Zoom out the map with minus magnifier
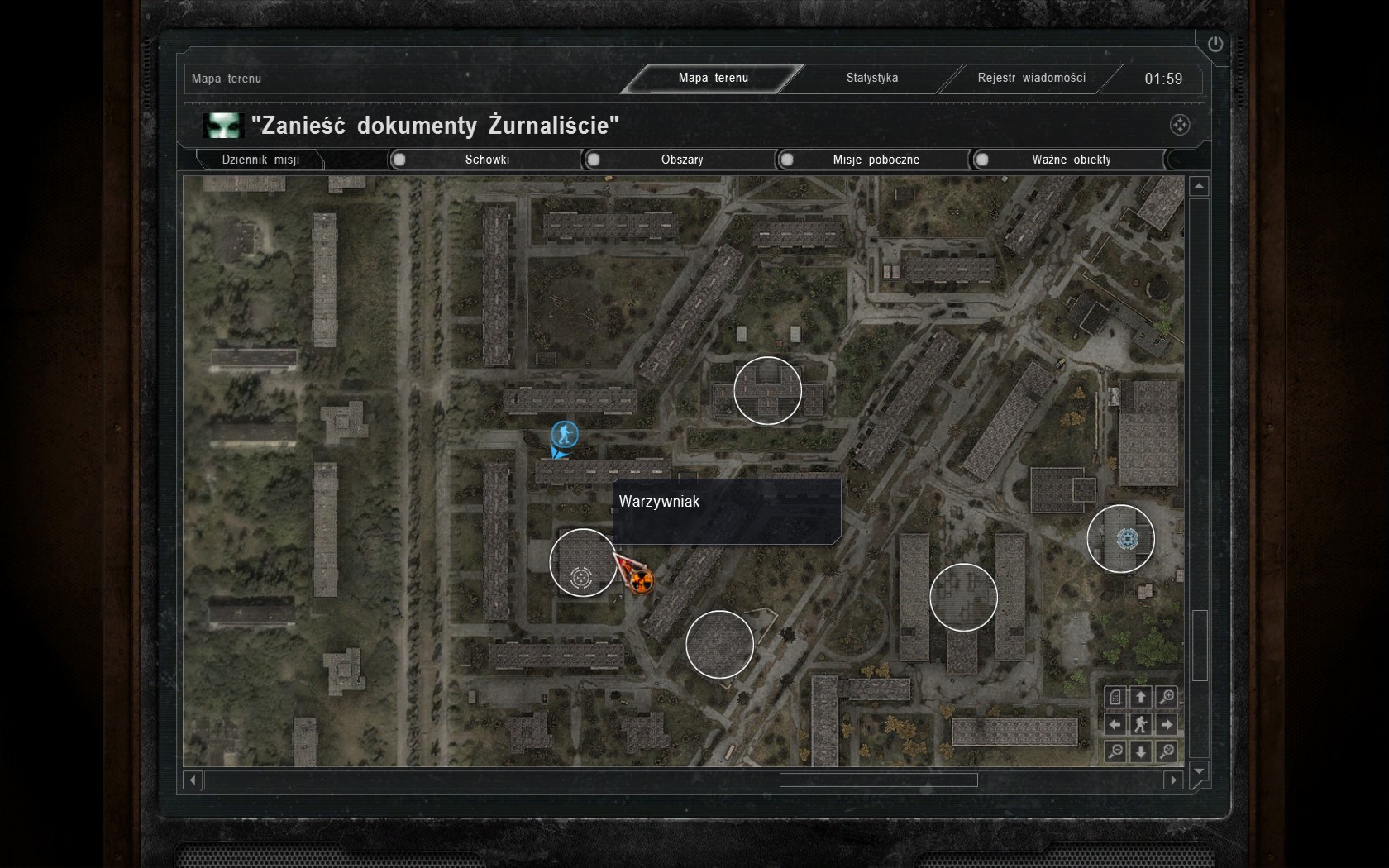Image resolution: width=1389 pixels, height=868 pixels. (x=1115, y=751)
